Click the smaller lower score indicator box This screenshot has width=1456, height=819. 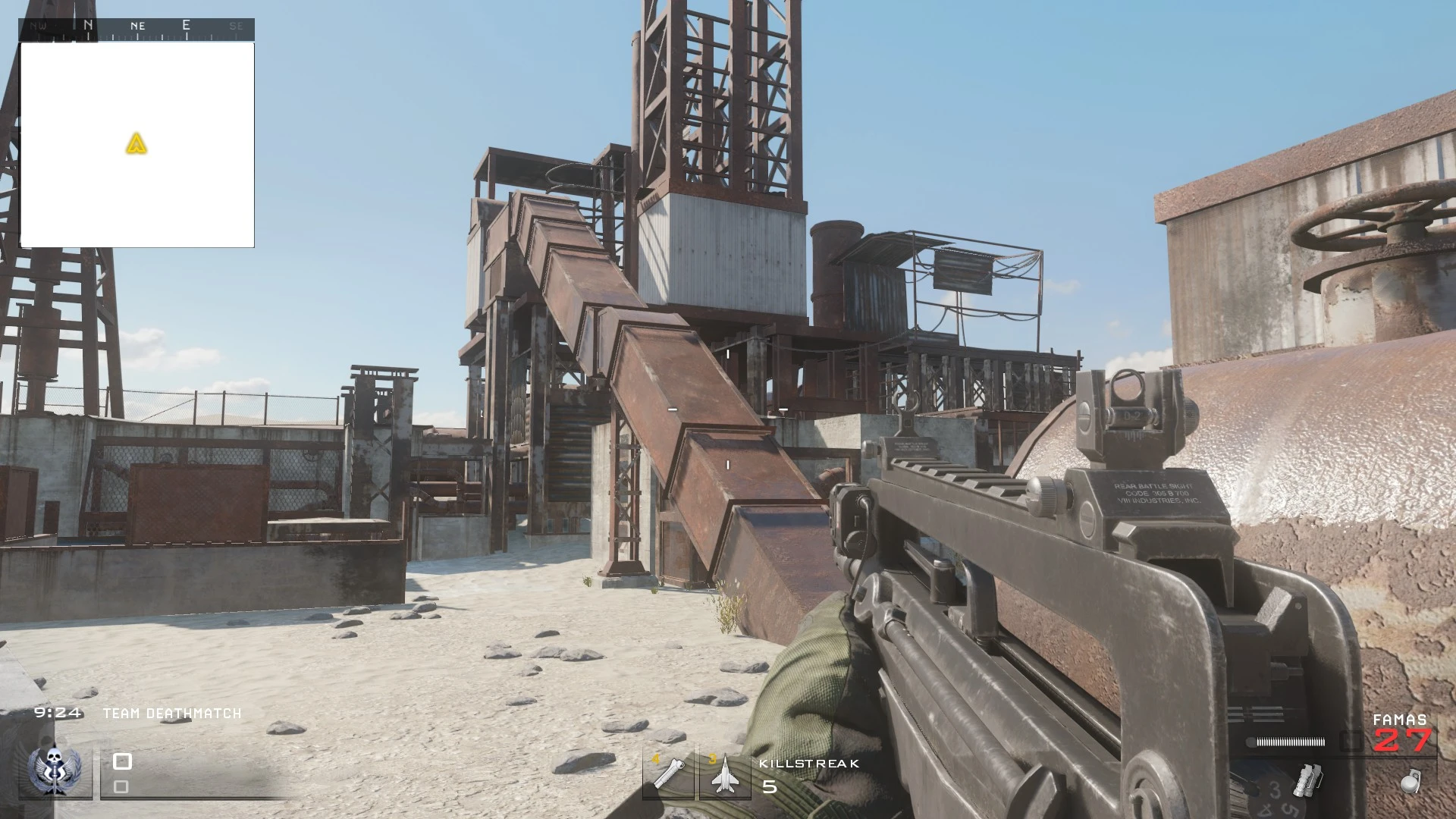pyautogui.click(x=120, y=787)
